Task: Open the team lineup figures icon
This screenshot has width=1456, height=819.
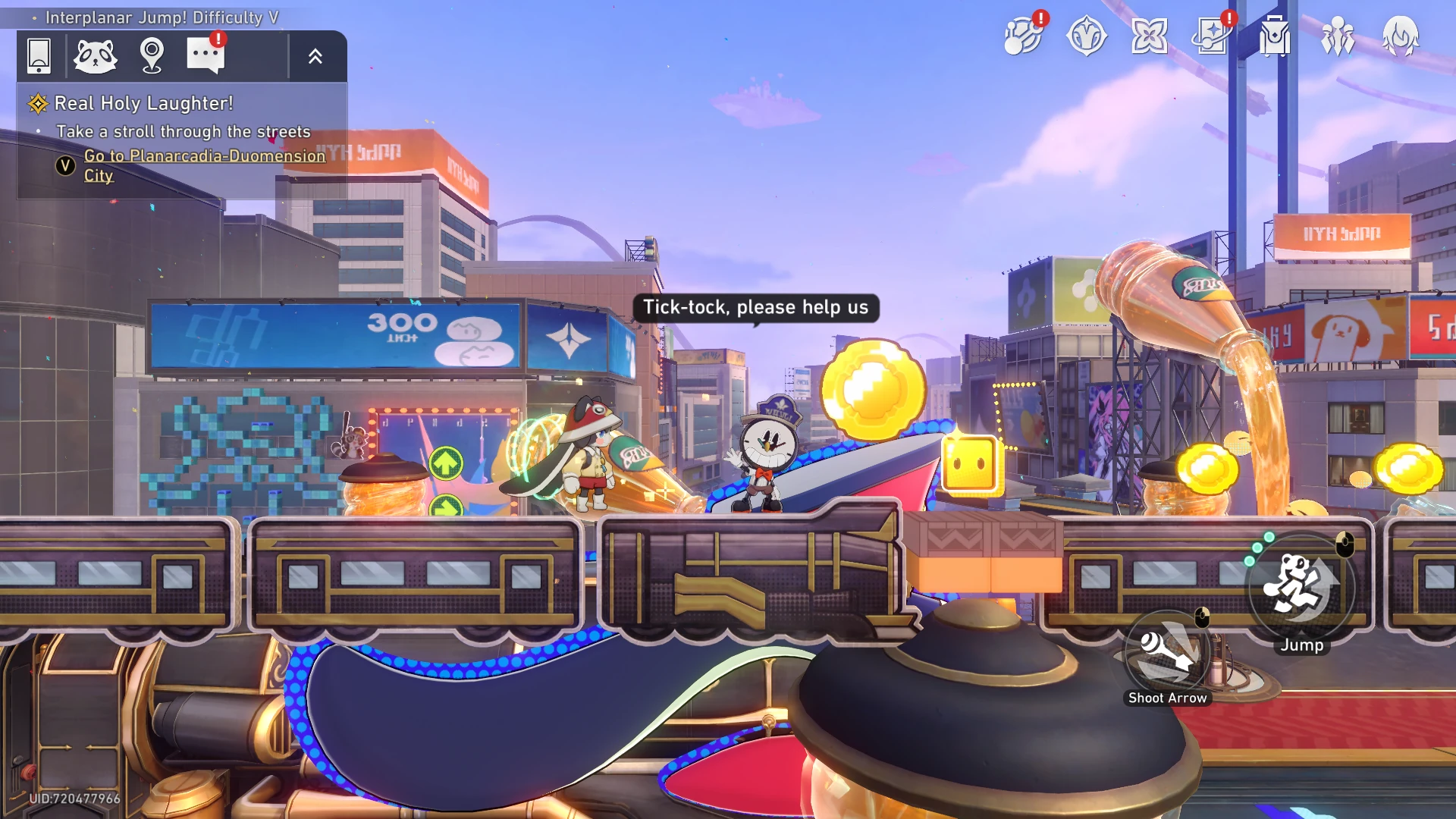Action: (x=1338, y=36)
